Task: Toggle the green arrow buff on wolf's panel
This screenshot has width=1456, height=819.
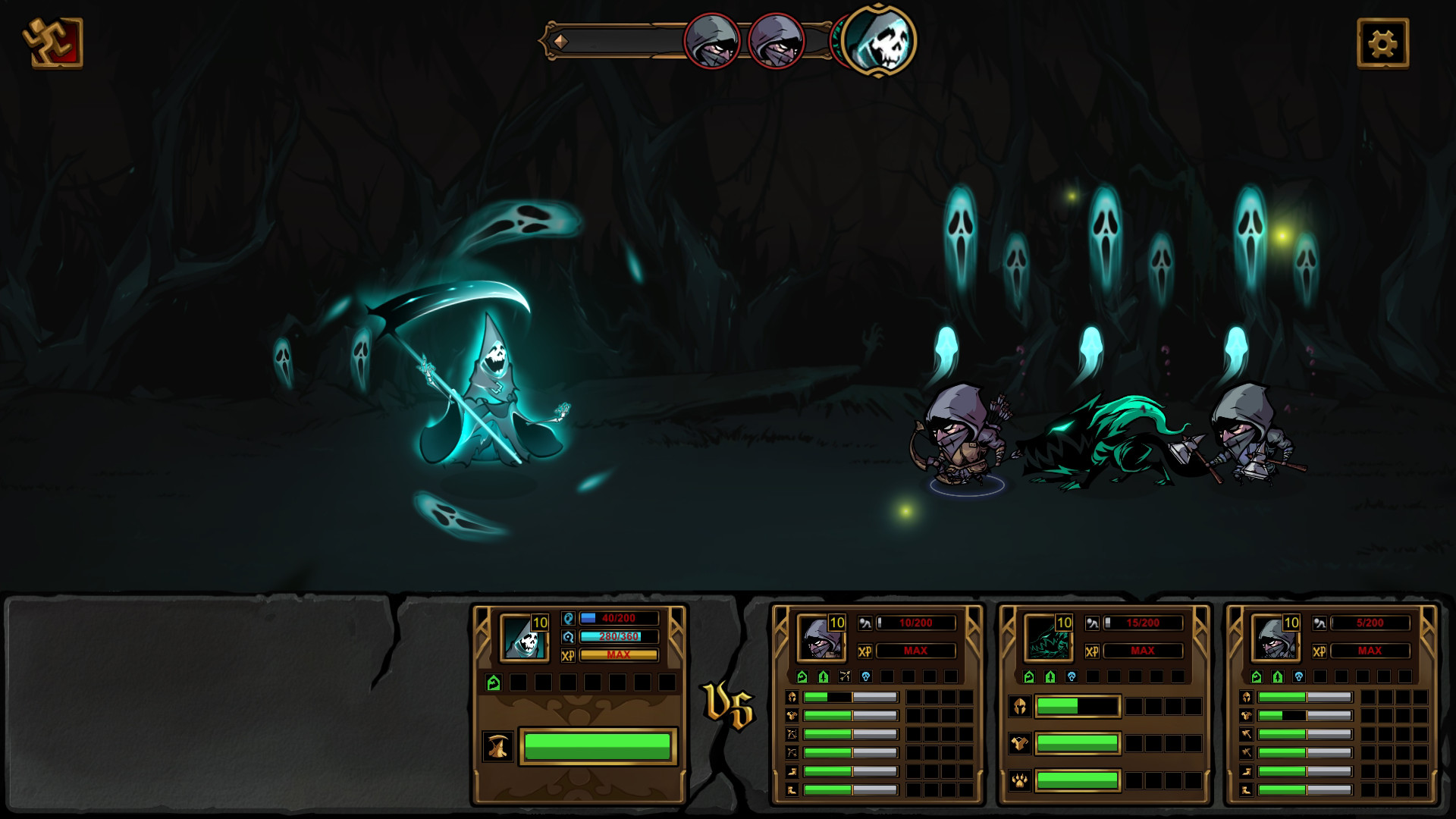Action: pos(1050,676)
